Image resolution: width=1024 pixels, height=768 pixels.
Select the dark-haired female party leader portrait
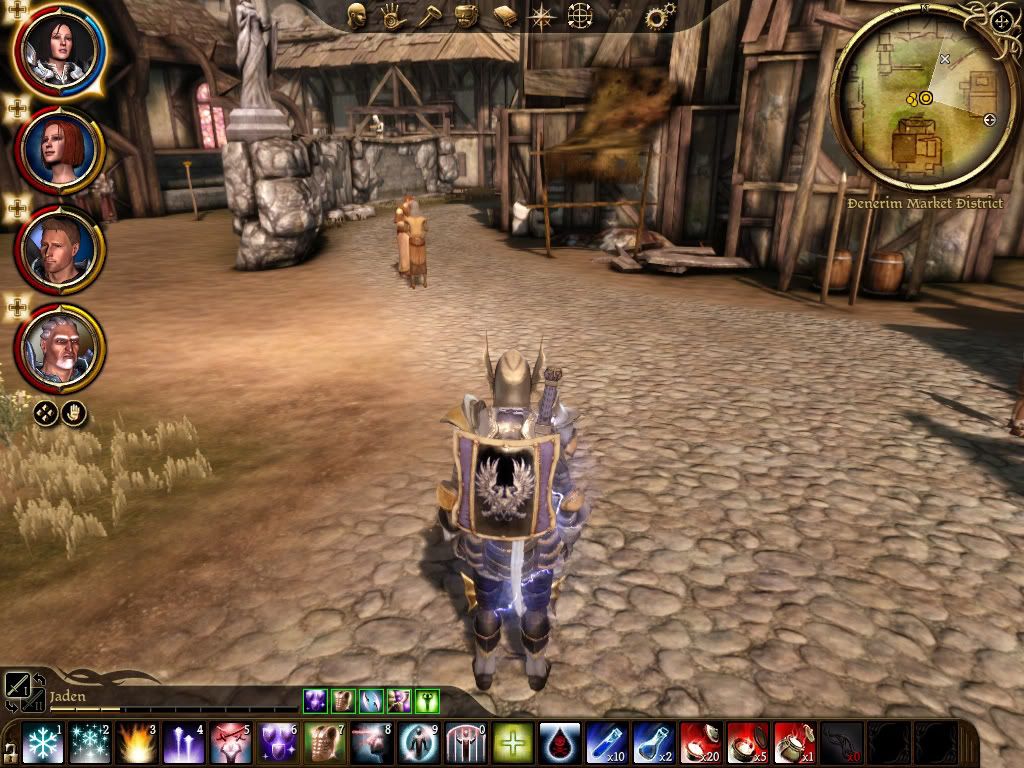pos(59,49)
